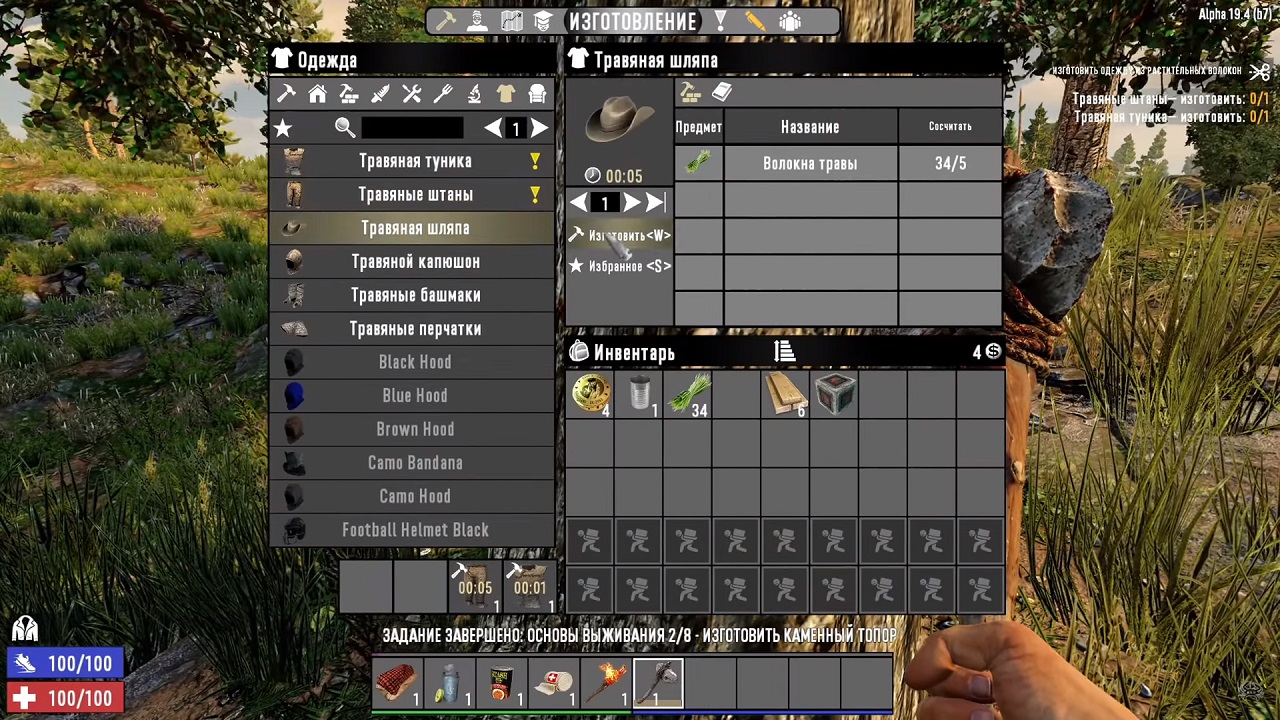Image resolution: width=1280 pixels, height=720 pixels.
Task: Open the skills graduation cap icon
Action: pyautogui.click(x=543, y=20)
